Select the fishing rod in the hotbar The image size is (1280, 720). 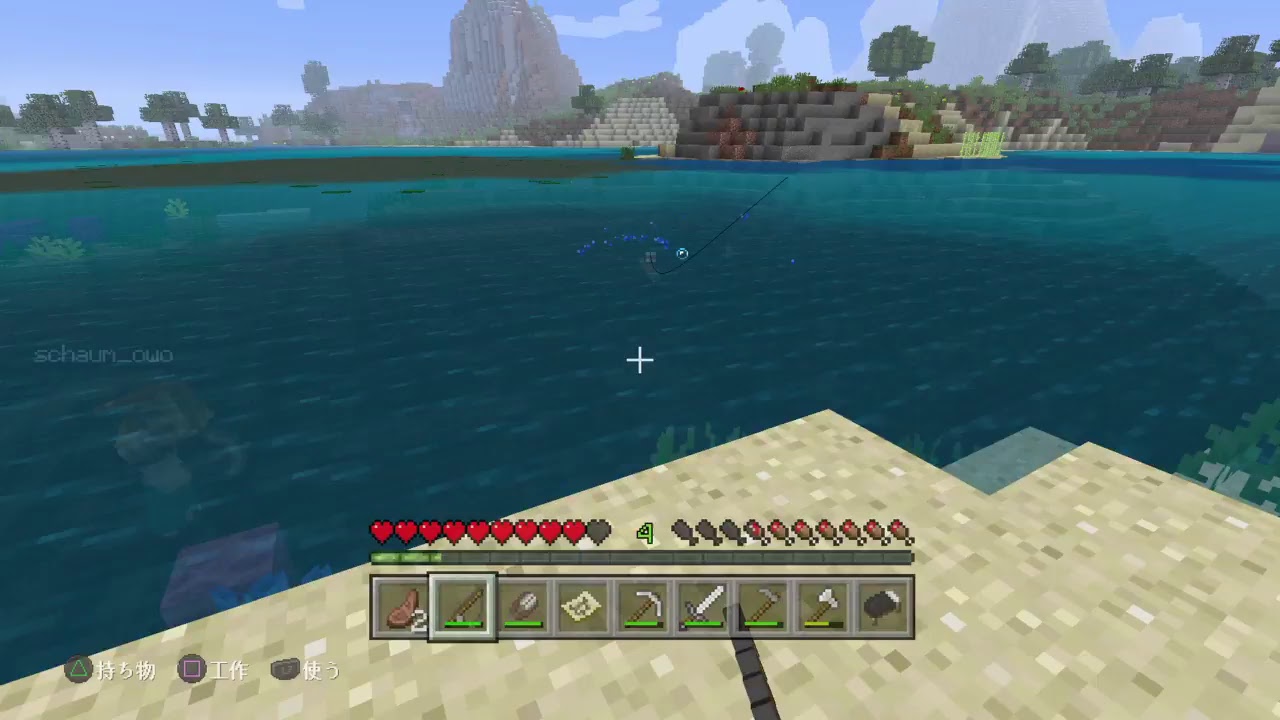click(x=463, y=605)
